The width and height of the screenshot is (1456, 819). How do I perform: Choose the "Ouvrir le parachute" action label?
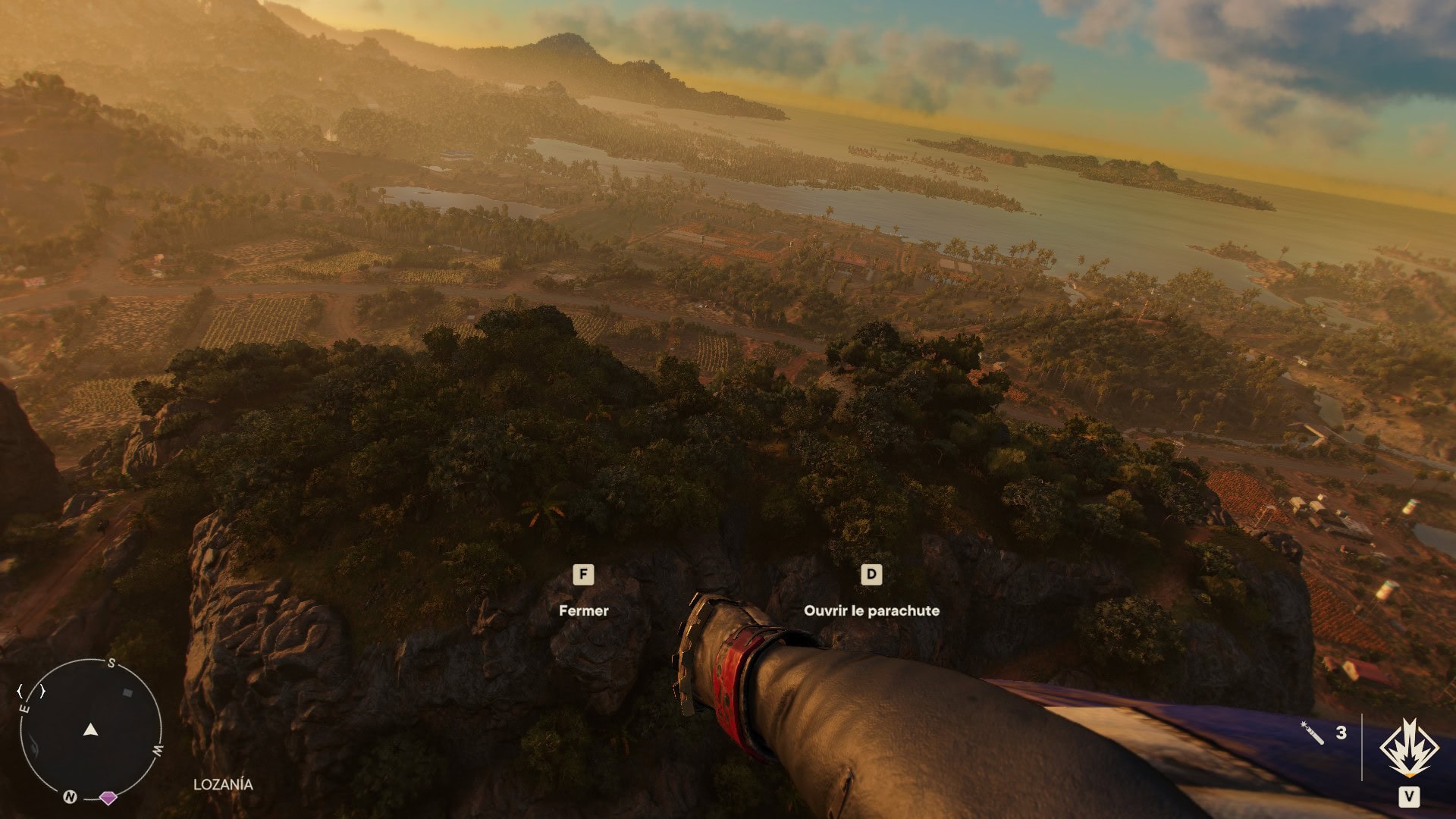click(871, 610)
